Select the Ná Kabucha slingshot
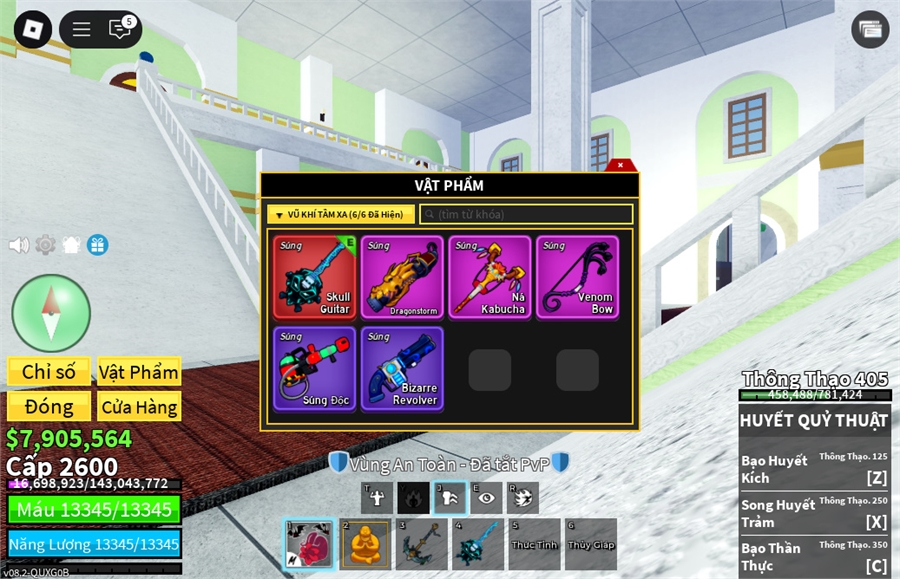900x579 pixels. 490,277
